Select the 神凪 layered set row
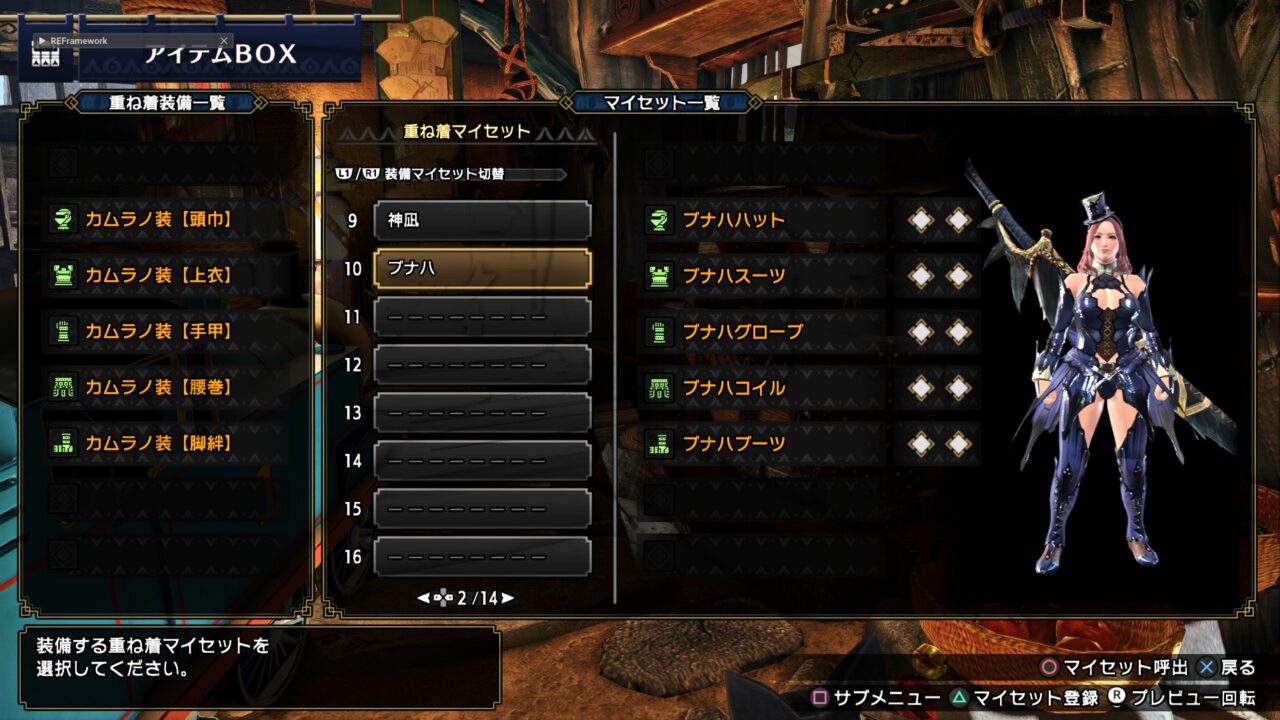 click(482, 220)
